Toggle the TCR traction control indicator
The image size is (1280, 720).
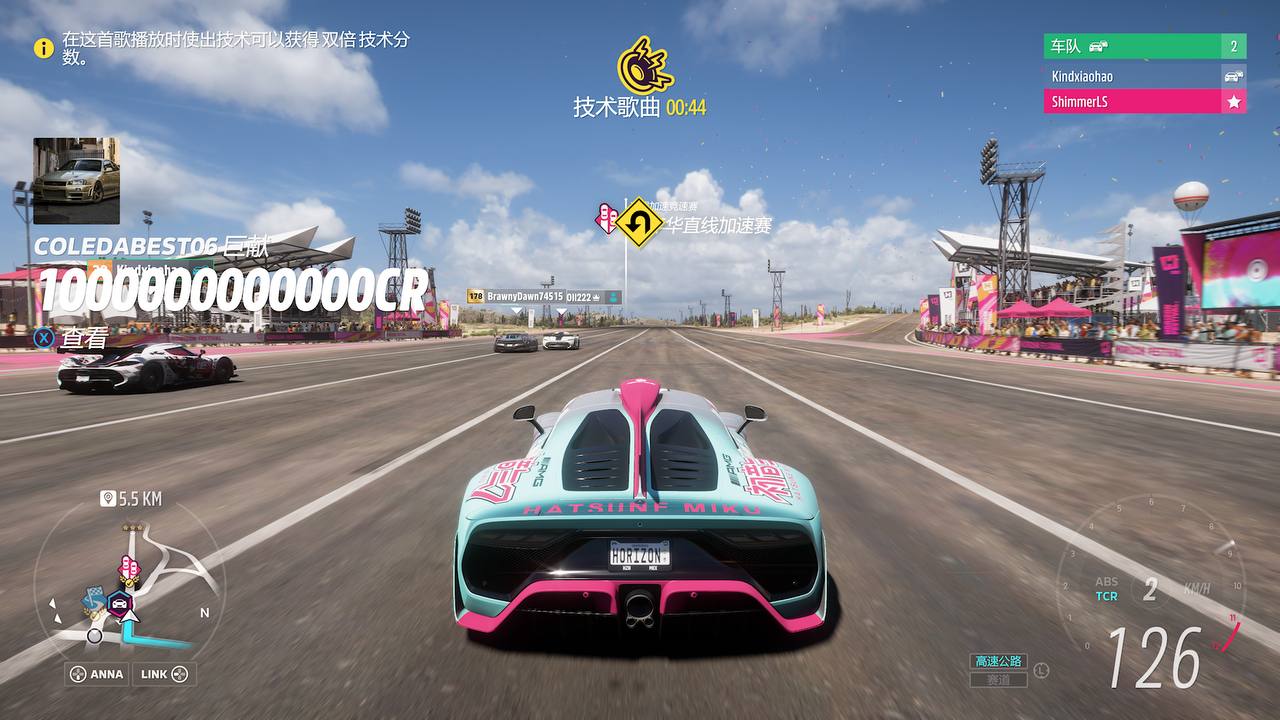[x=1107, y=594]
